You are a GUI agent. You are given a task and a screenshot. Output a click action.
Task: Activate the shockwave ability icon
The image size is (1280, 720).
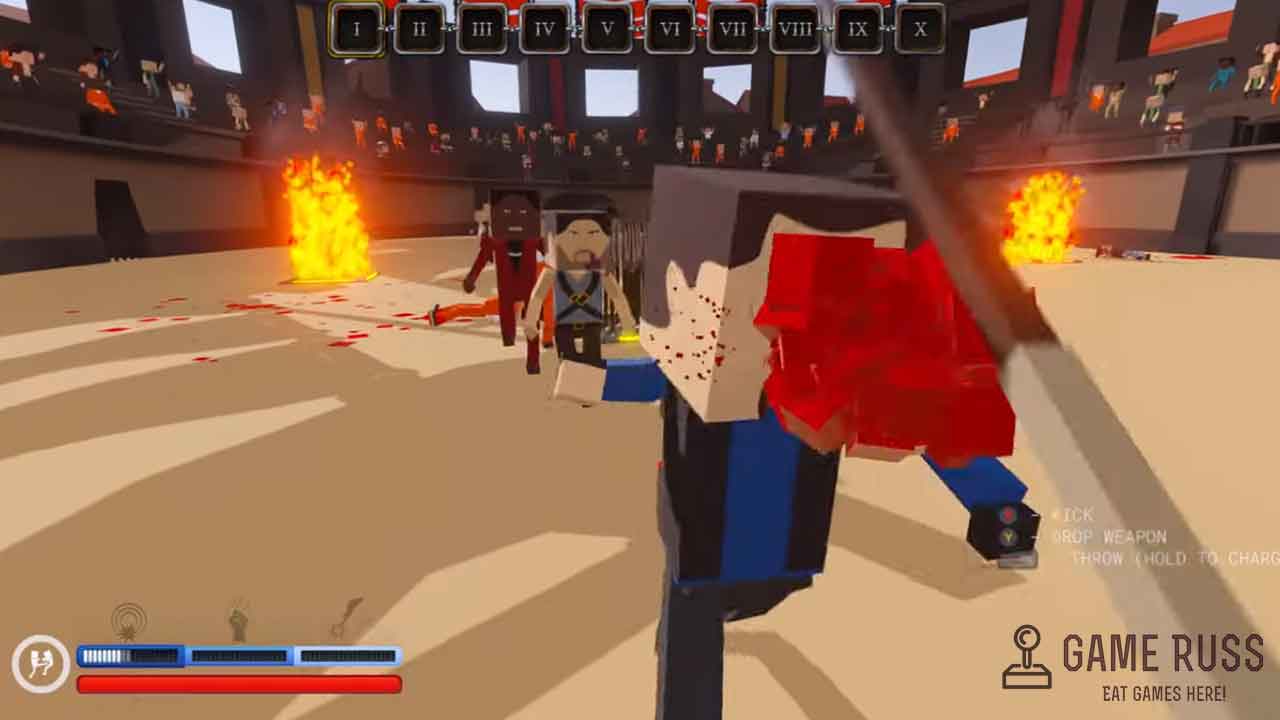pyautogui.click(x=129, y=621)
